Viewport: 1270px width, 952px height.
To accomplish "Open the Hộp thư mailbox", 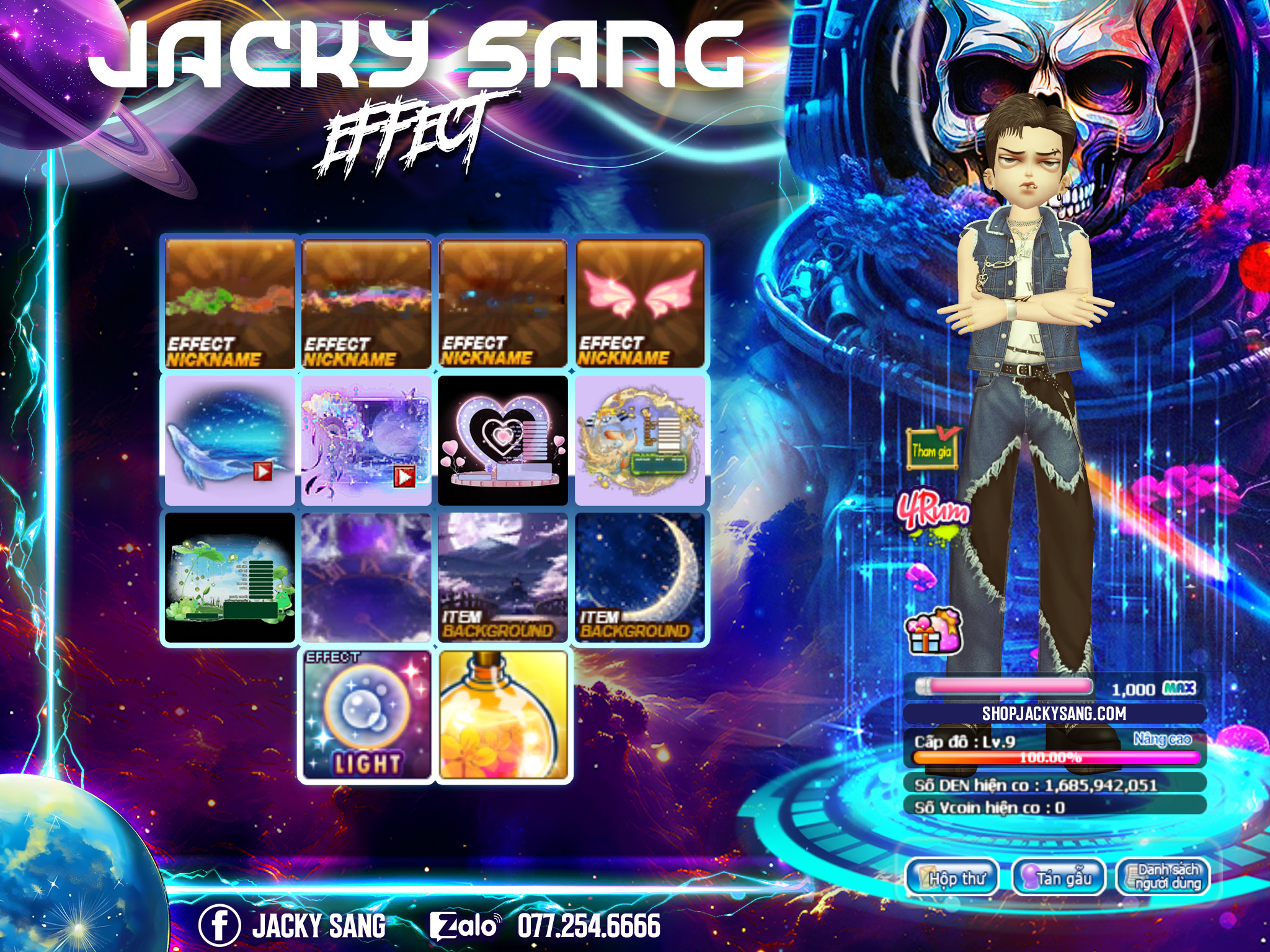I will [952, 878].
